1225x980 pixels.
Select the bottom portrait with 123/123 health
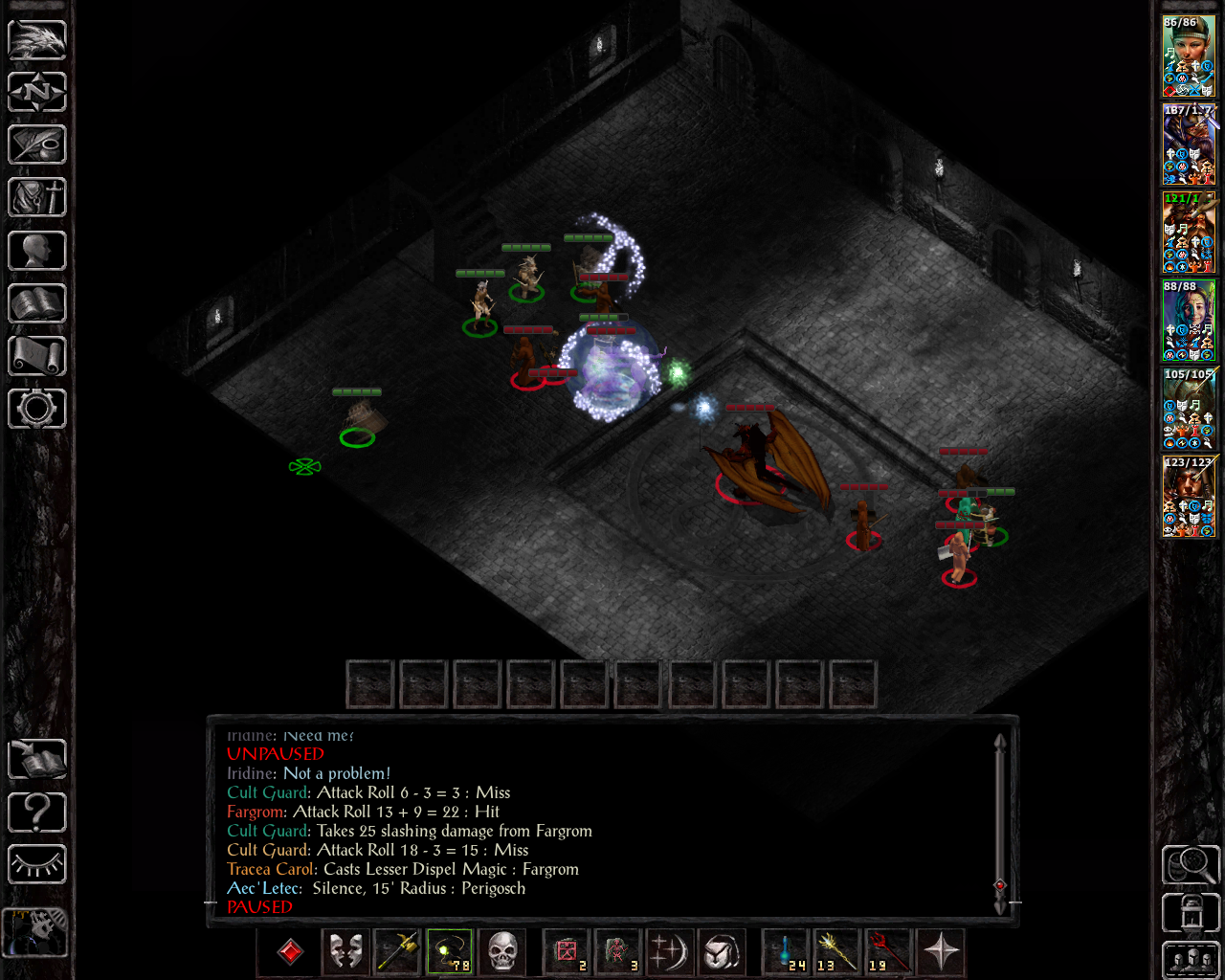[x=1188, y=497]
